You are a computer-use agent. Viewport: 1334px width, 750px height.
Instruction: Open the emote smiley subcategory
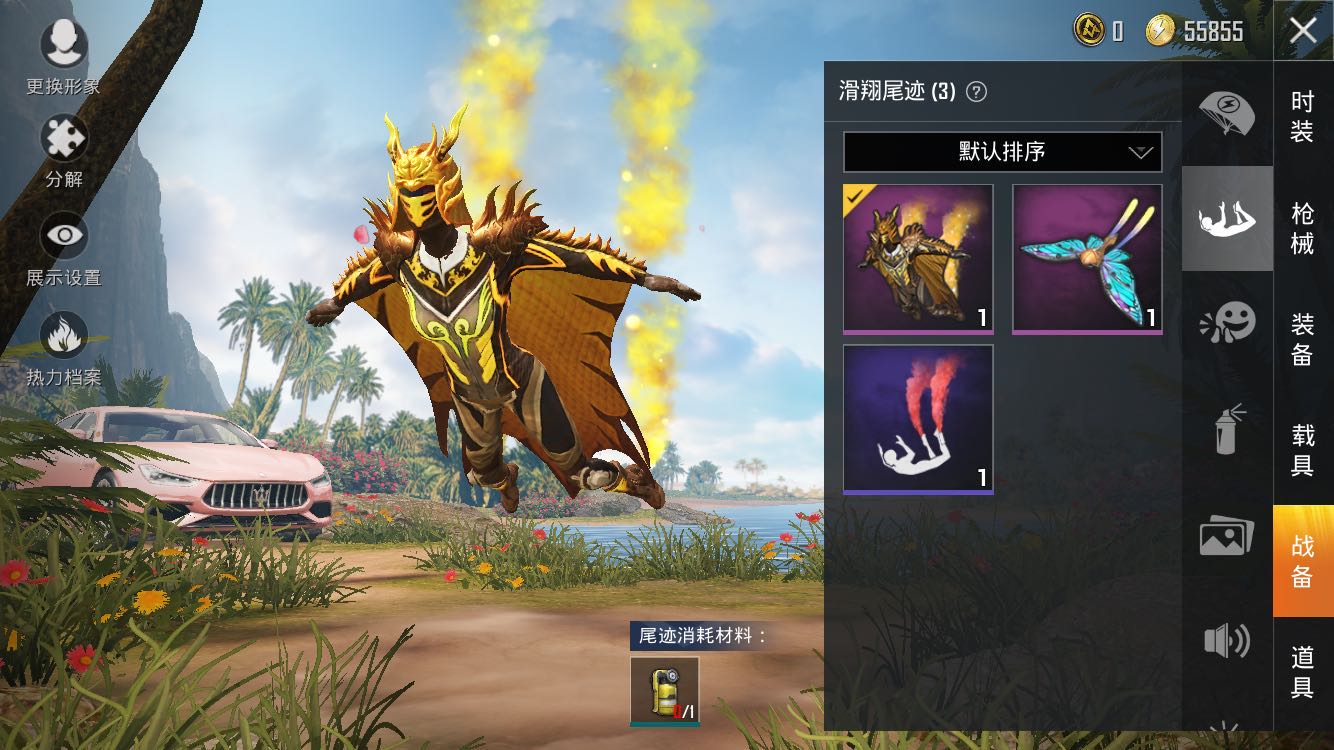click(x=1227, y=324)
